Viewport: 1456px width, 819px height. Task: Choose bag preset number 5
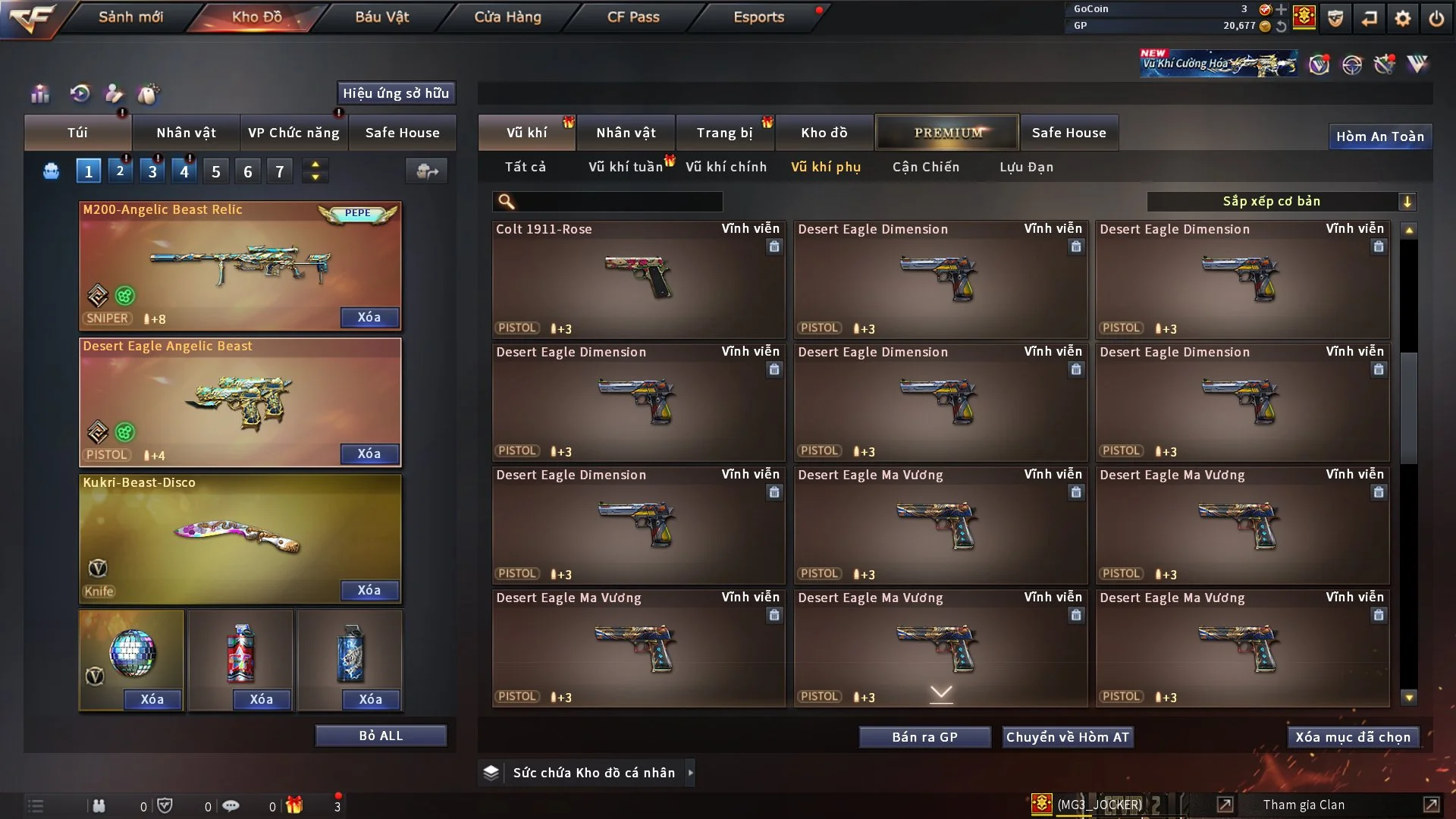point(216,171)
